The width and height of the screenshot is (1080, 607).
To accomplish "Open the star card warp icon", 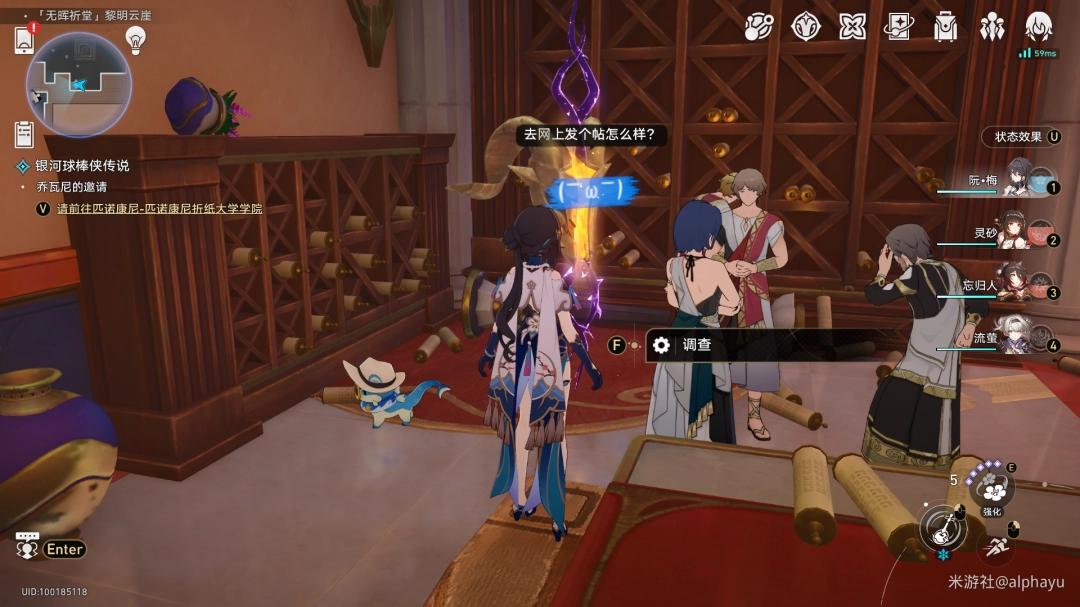I will click(x=898, y=27).
